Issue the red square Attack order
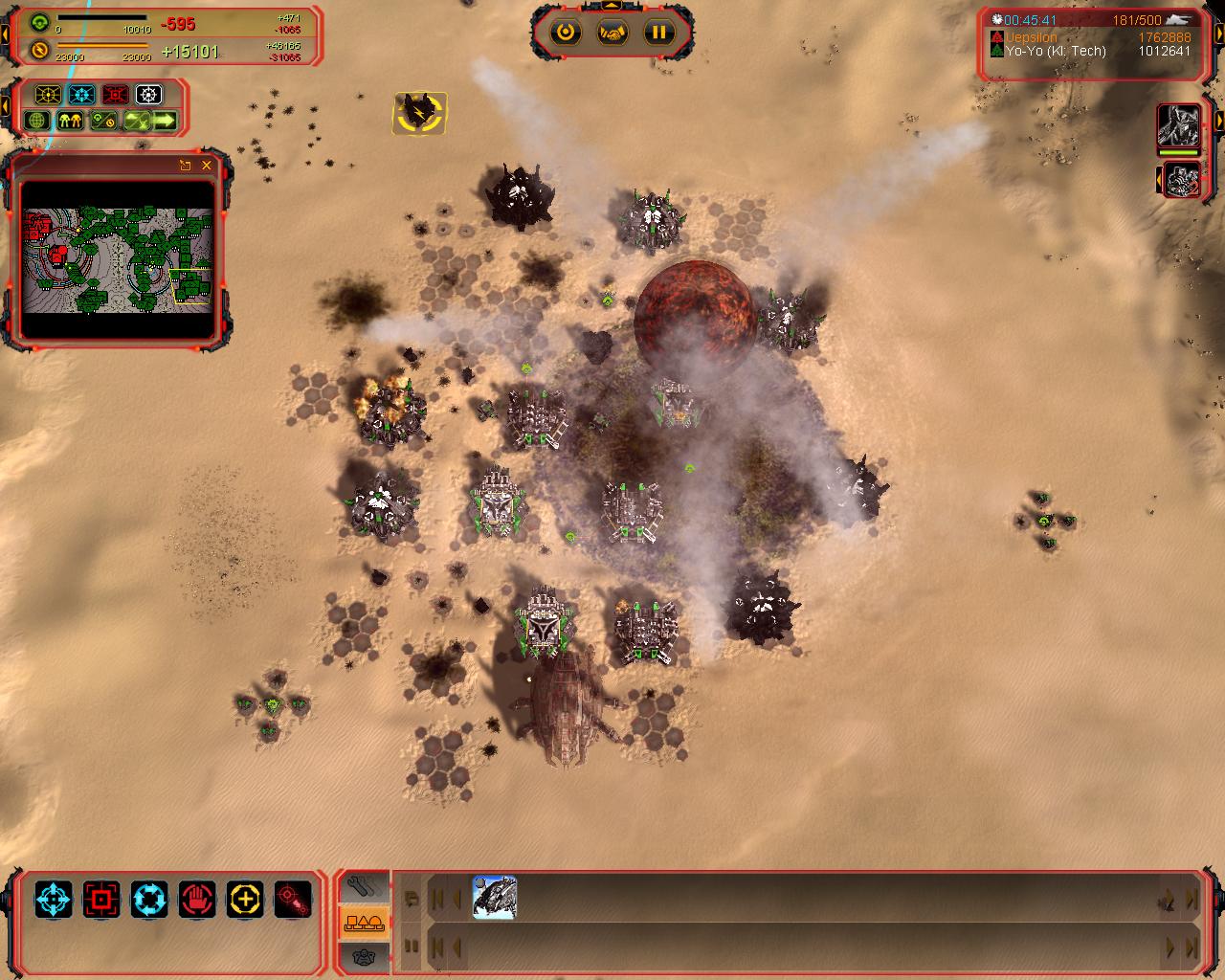1225x980 pixels. click(101, 900)
